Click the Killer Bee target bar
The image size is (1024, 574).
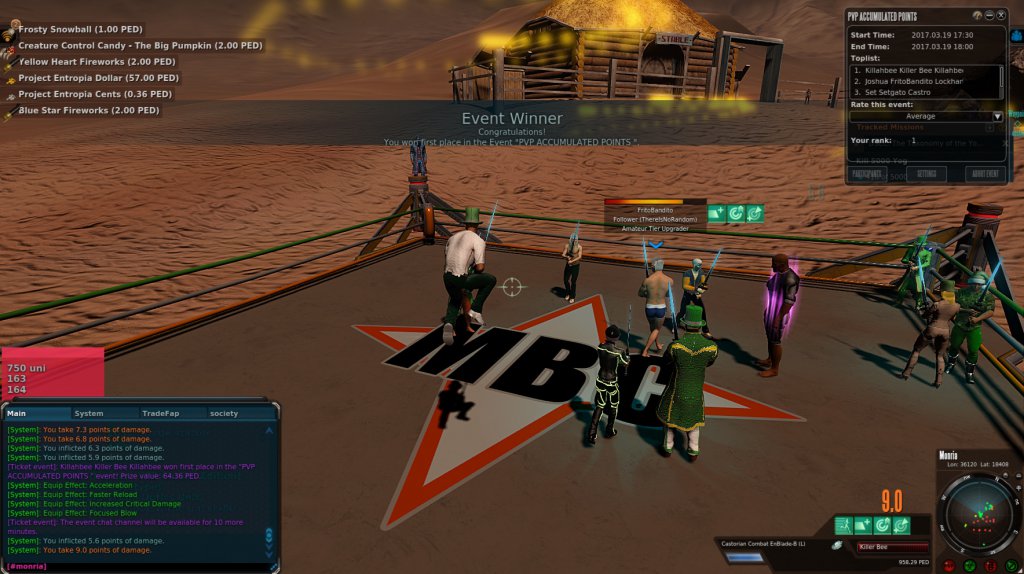click(x=891, y=548)
